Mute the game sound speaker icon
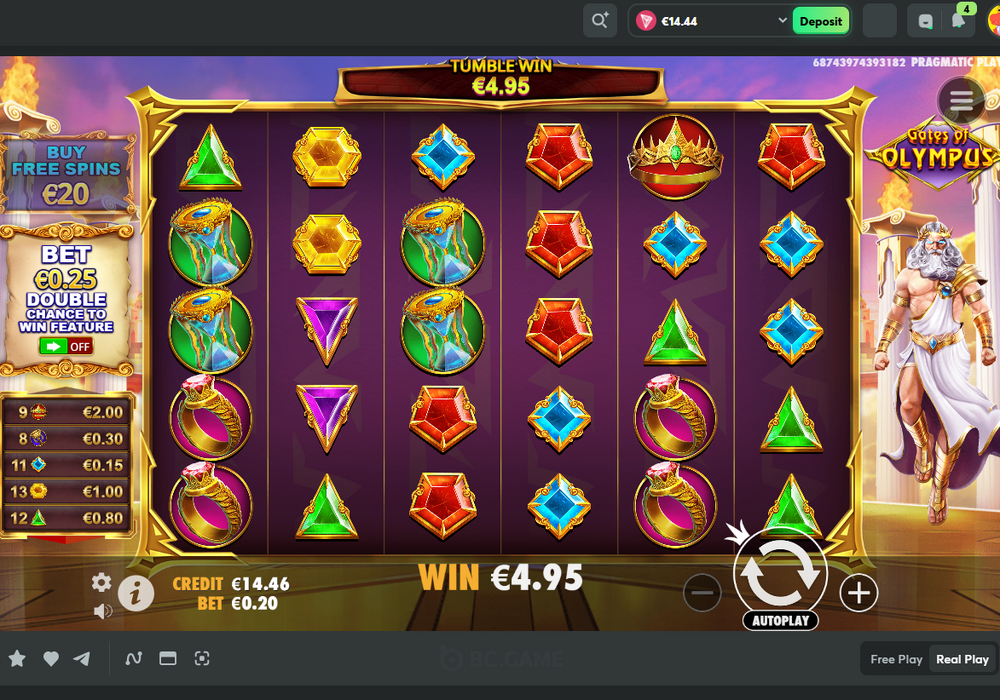This screenshot has height=700, width=1000. coord(101,610)
